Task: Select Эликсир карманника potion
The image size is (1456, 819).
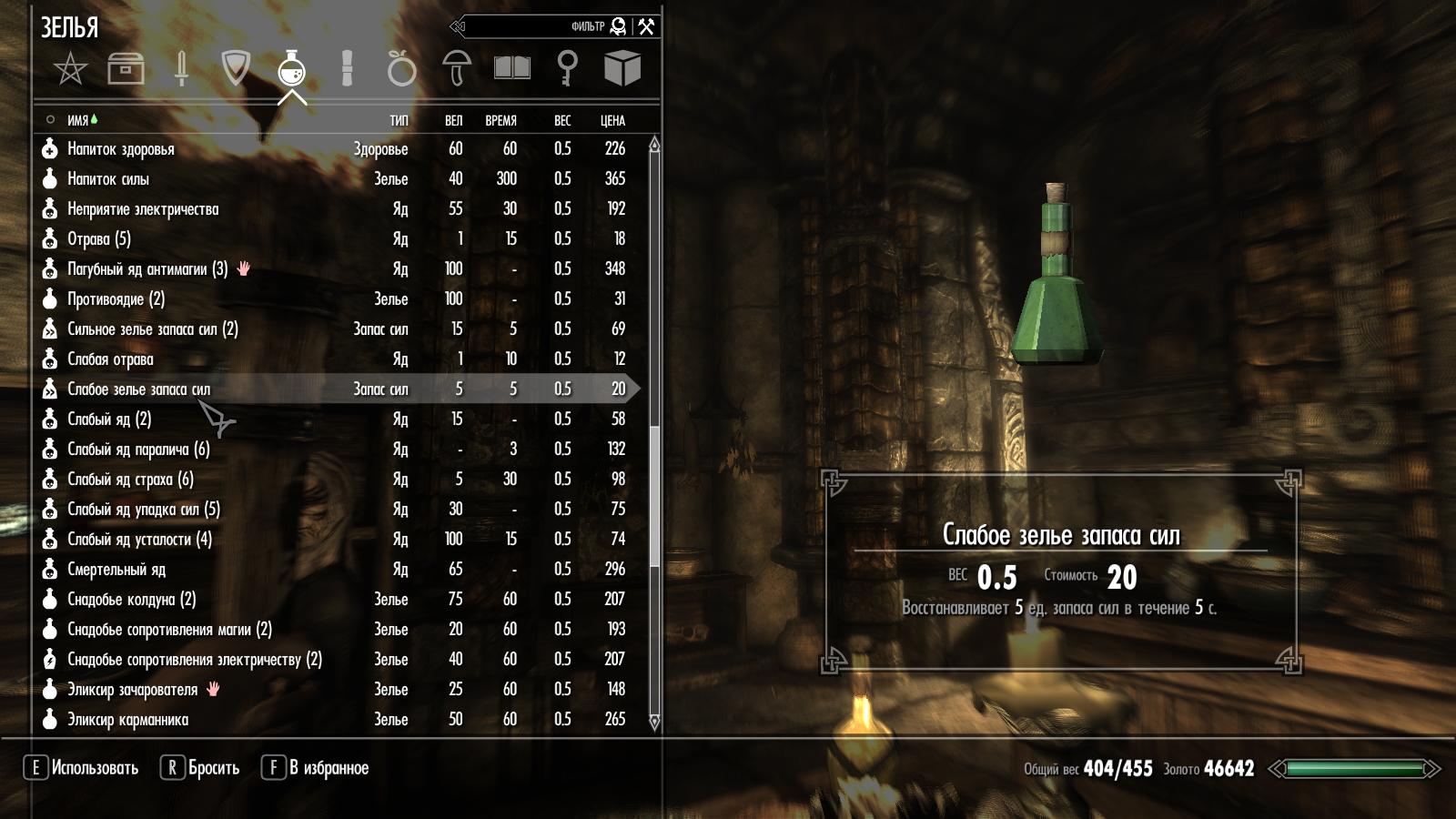Action: point(127,720)
